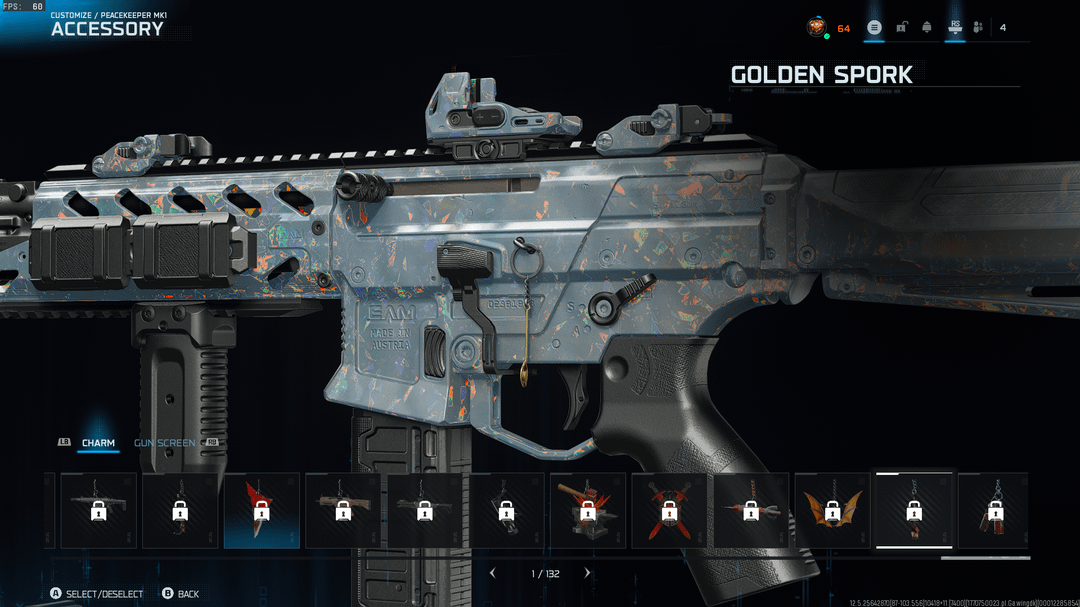Image resolution: width=1080 pixels, height=607 pixels.
Task: Select the crossed red swords charm
Action: click(669, 510)
